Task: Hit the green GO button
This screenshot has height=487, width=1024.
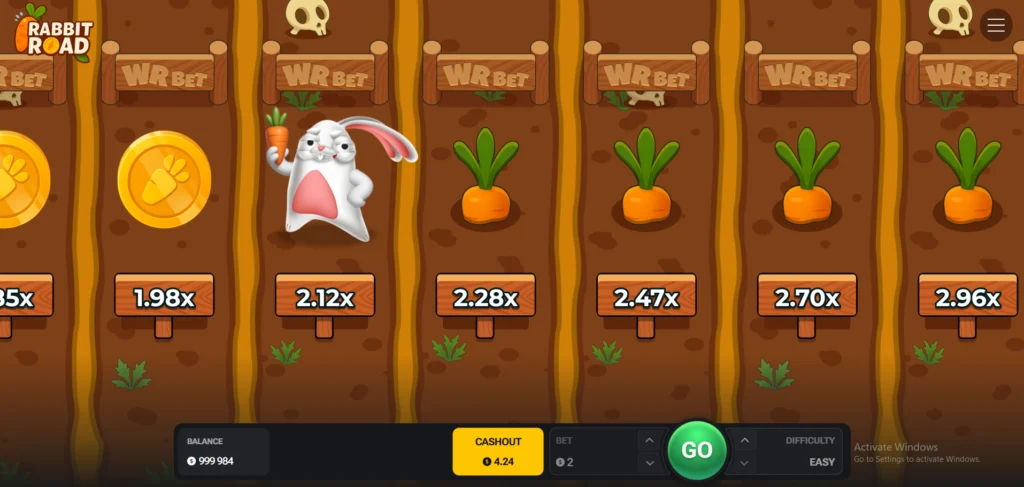Action: tap(696, 450)
